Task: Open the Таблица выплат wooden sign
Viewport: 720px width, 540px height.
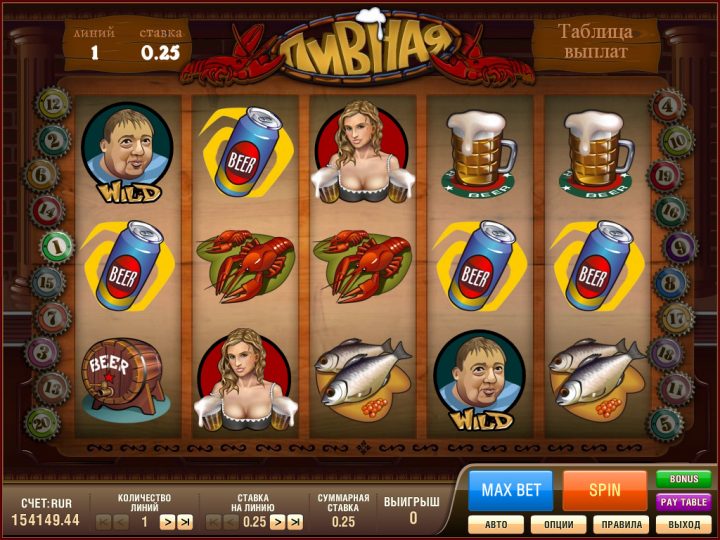Action: point(594,41)
